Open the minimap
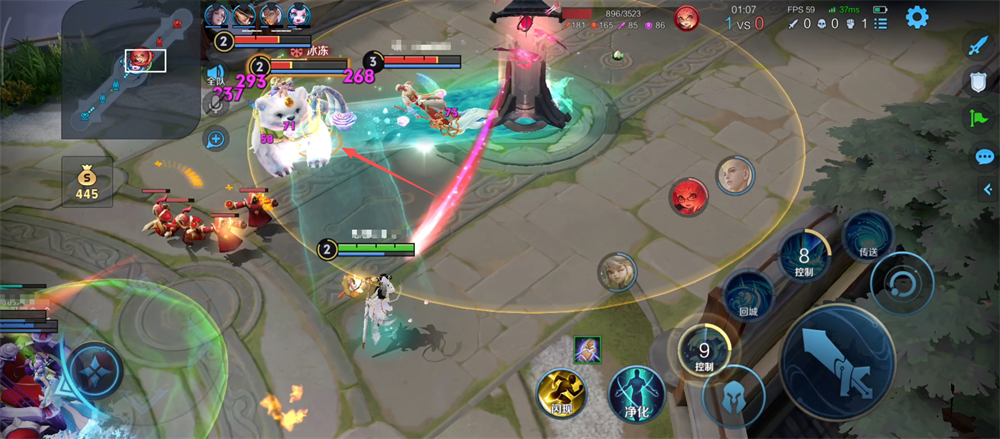The width and height of the screenshot is (1000, 439). click(130, 68)
